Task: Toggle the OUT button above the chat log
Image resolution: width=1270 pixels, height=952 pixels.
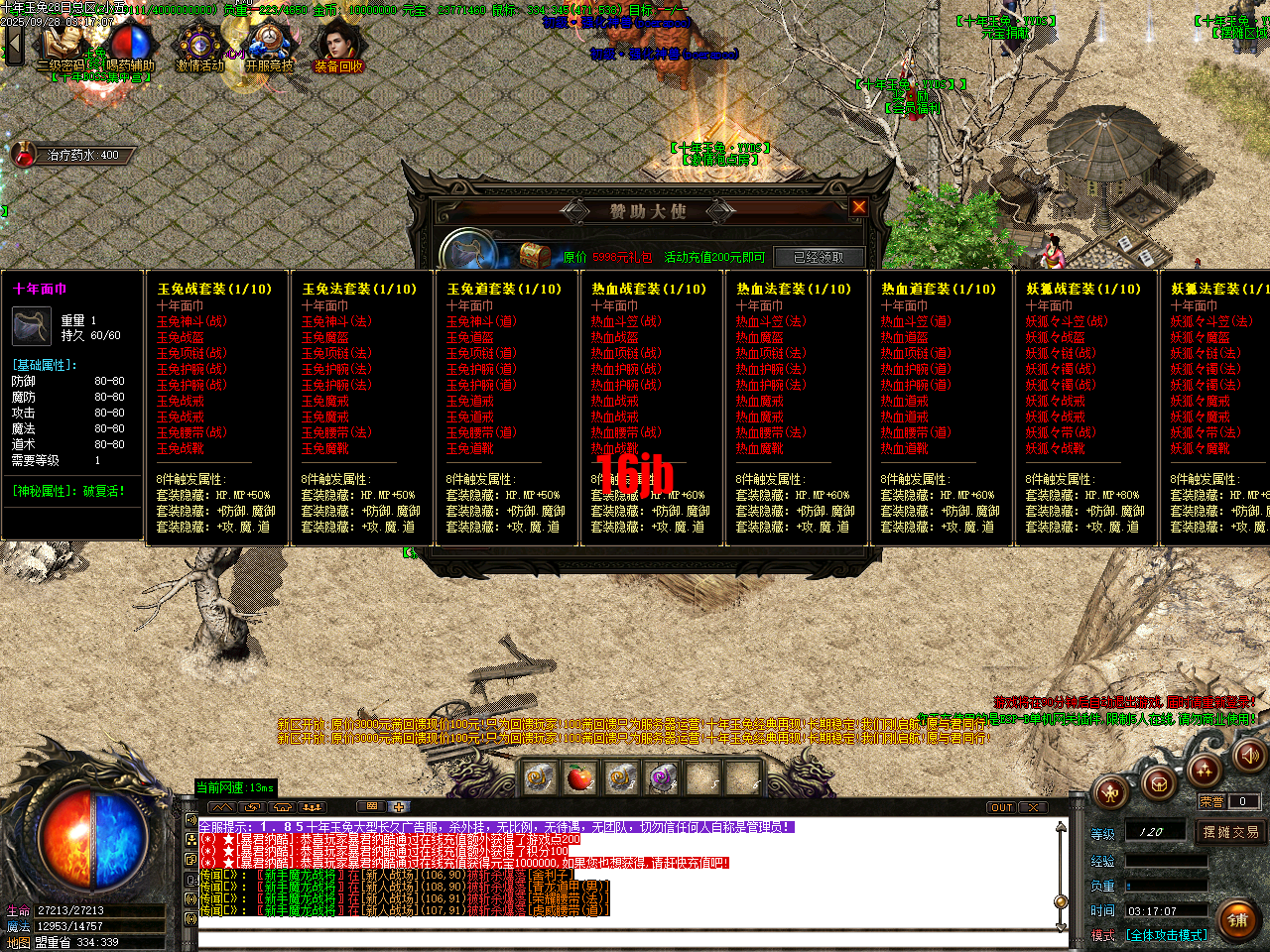Action: [1001, 808]
